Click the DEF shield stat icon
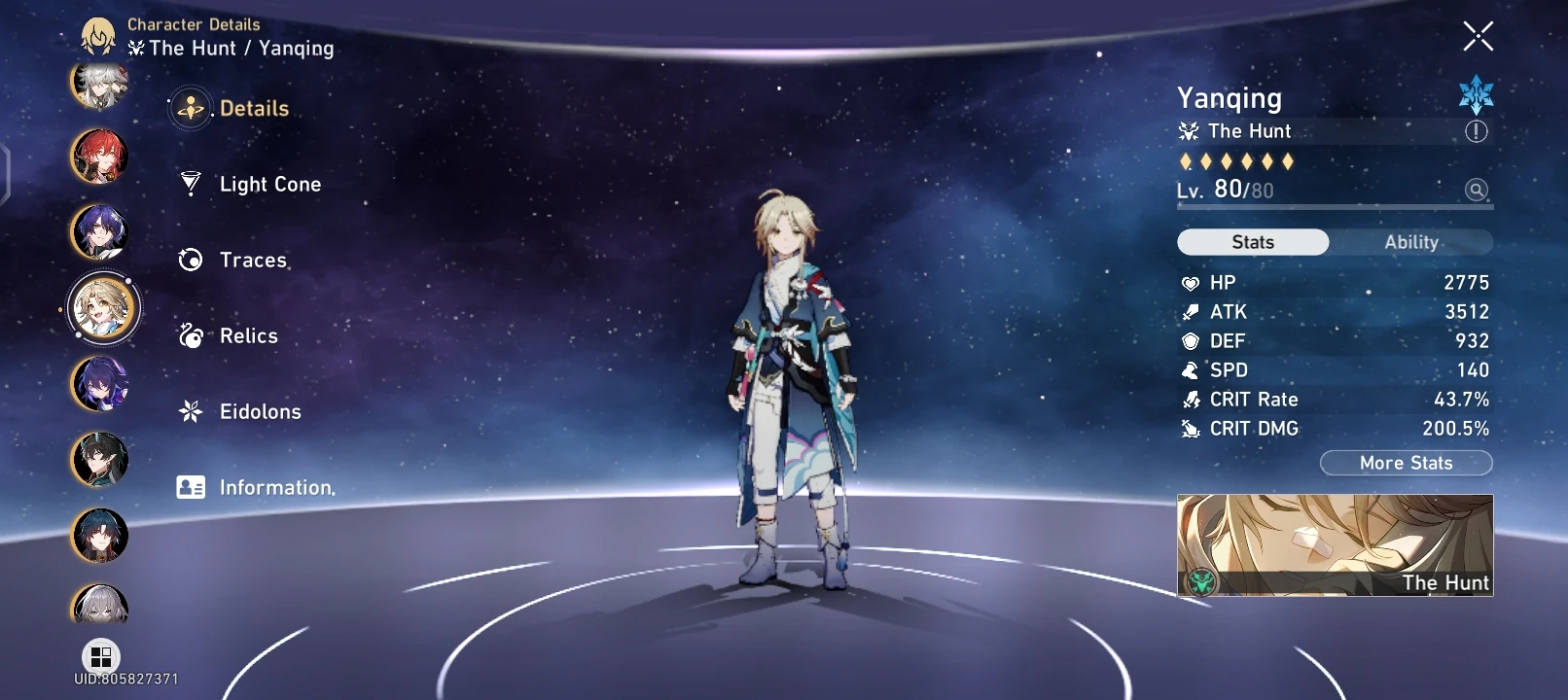Viewport: 1568px width, 700px height. [1189, 340]
